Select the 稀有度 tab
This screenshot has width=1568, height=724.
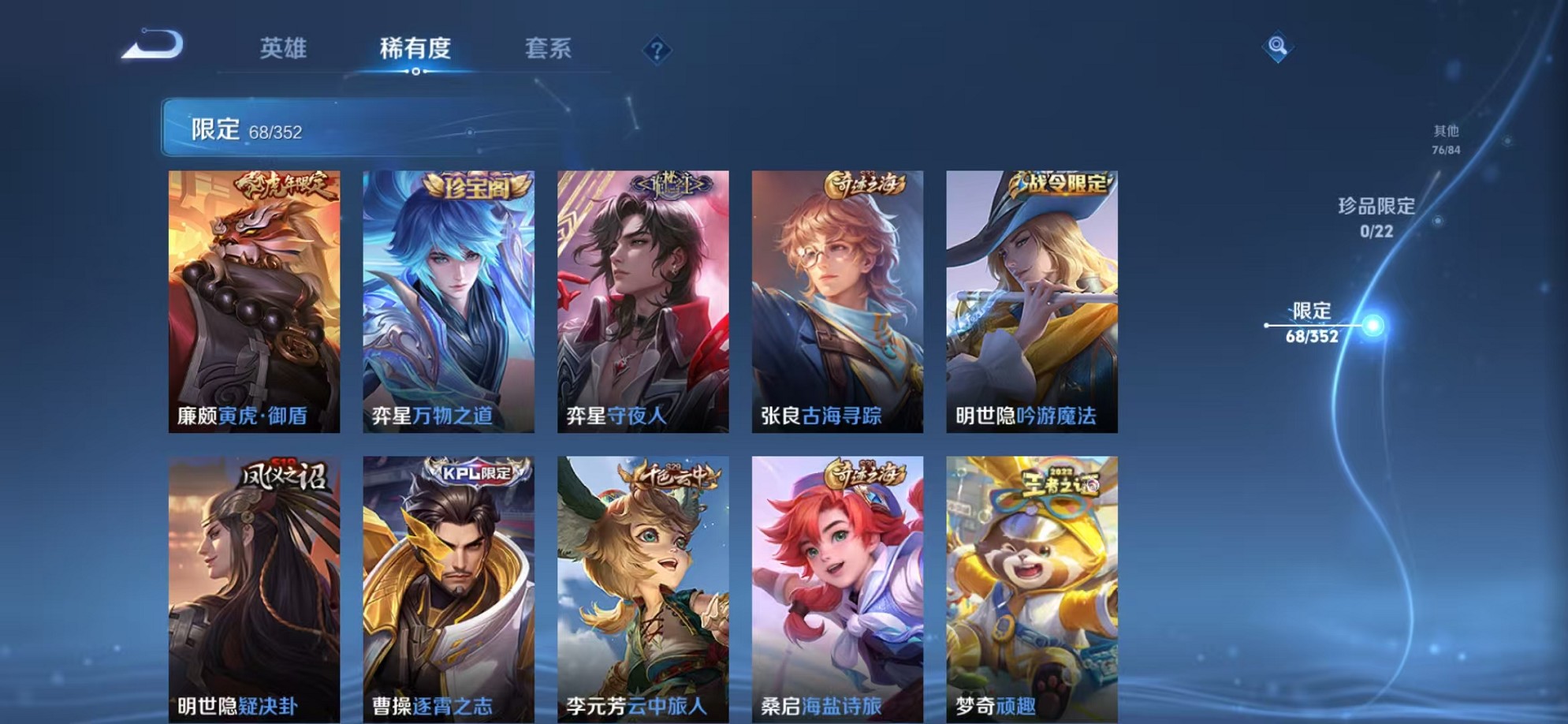tap(416, 49)
